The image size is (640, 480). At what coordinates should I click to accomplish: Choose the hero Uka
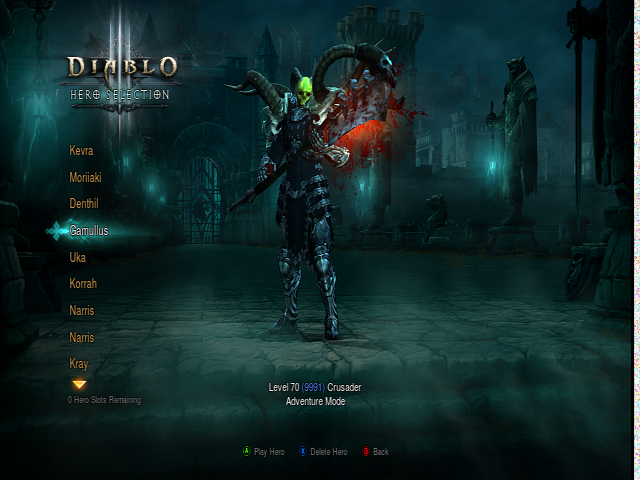click(x=77, y=258)
